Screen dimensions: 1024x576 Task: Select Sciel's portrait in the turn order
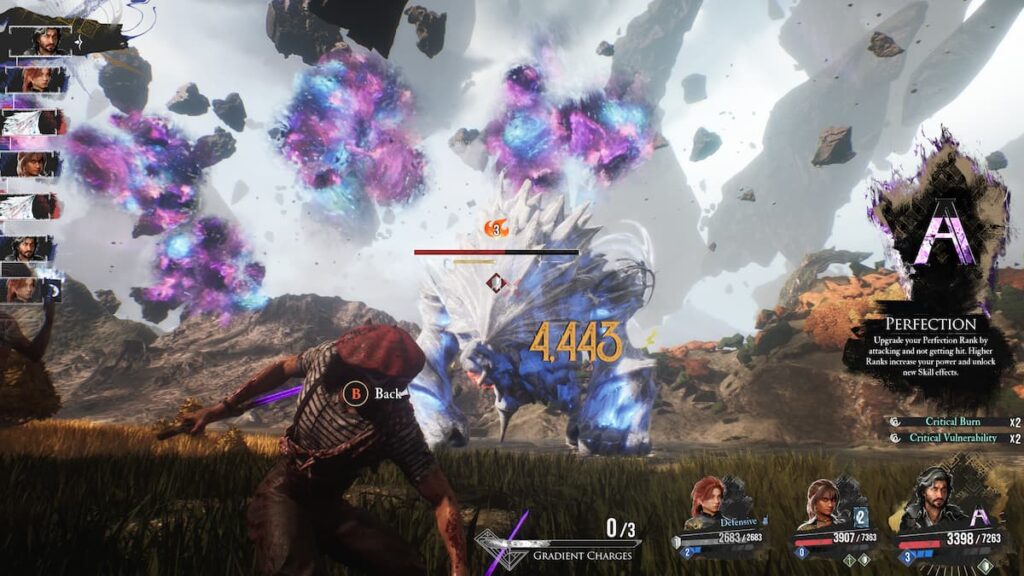point(37,164)
